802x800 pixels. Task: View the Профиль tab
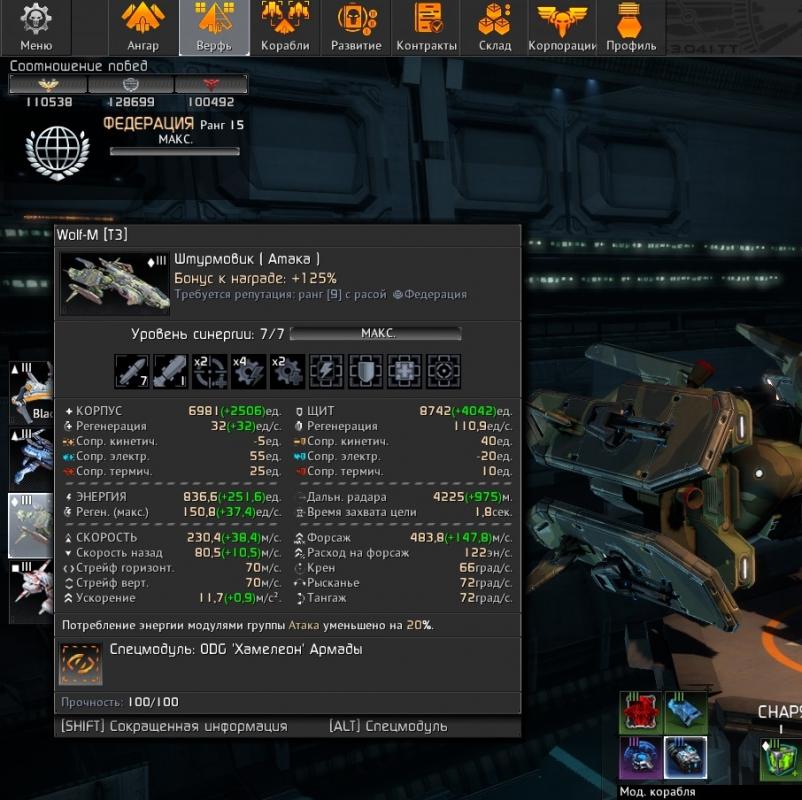point(631,27)
